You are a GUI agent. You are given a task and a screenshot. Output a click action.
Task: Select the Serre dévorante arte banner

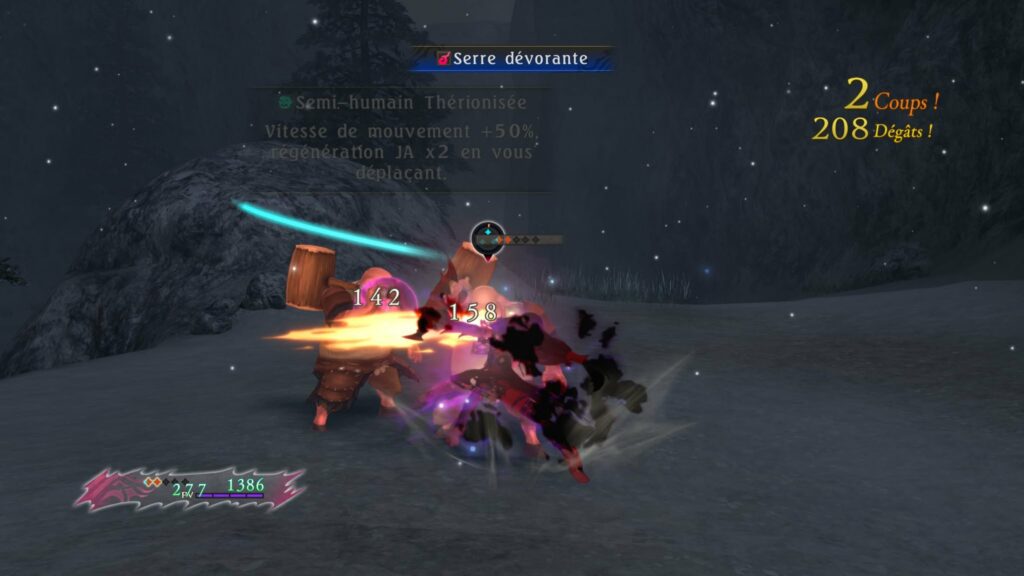pyautogui.click(x=512, y=59)
